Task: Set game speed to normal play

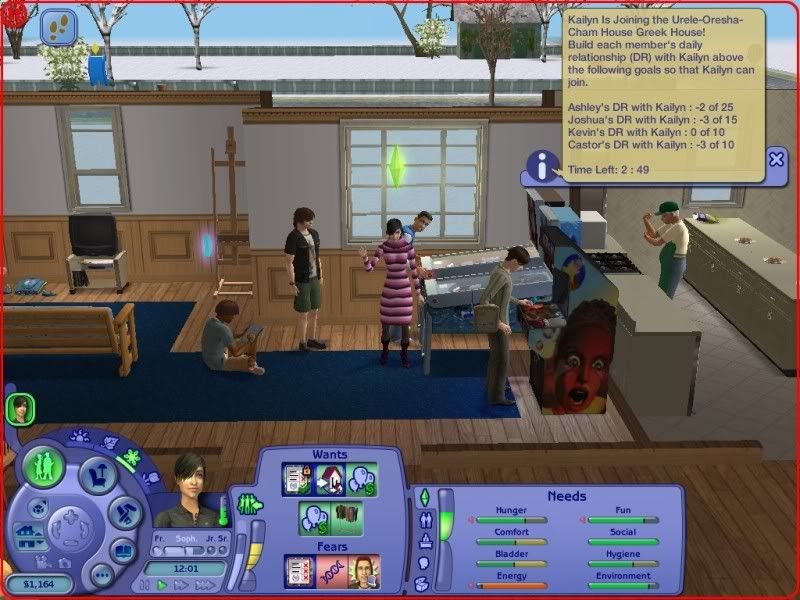Action: 161,585
